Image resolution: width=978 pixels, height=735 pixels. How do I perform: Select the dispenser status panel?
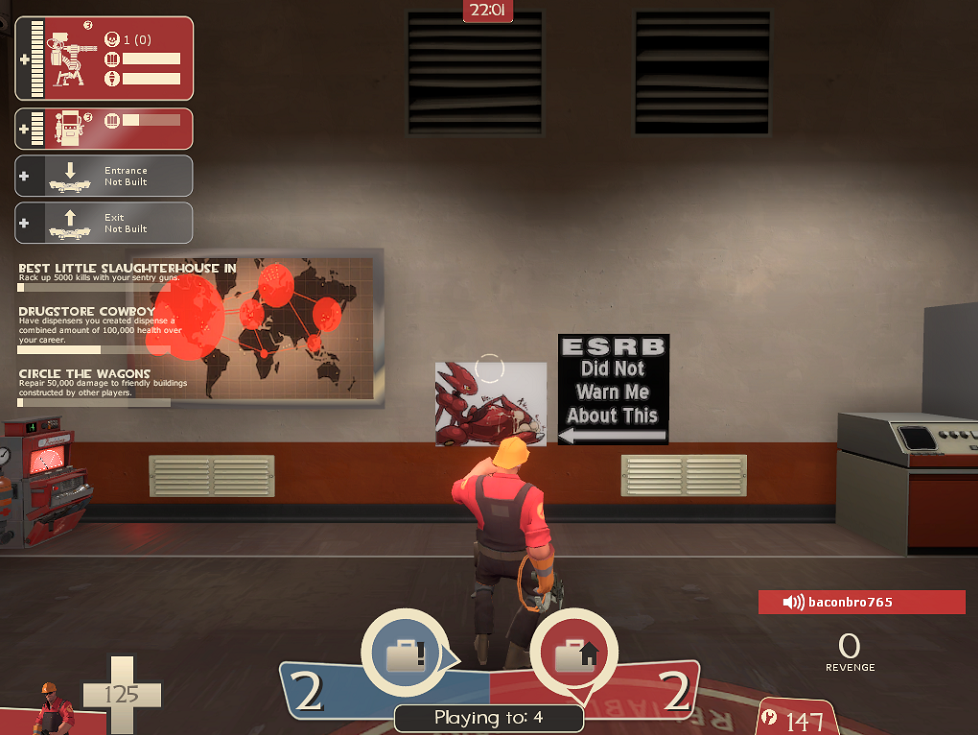click(104, 129)
